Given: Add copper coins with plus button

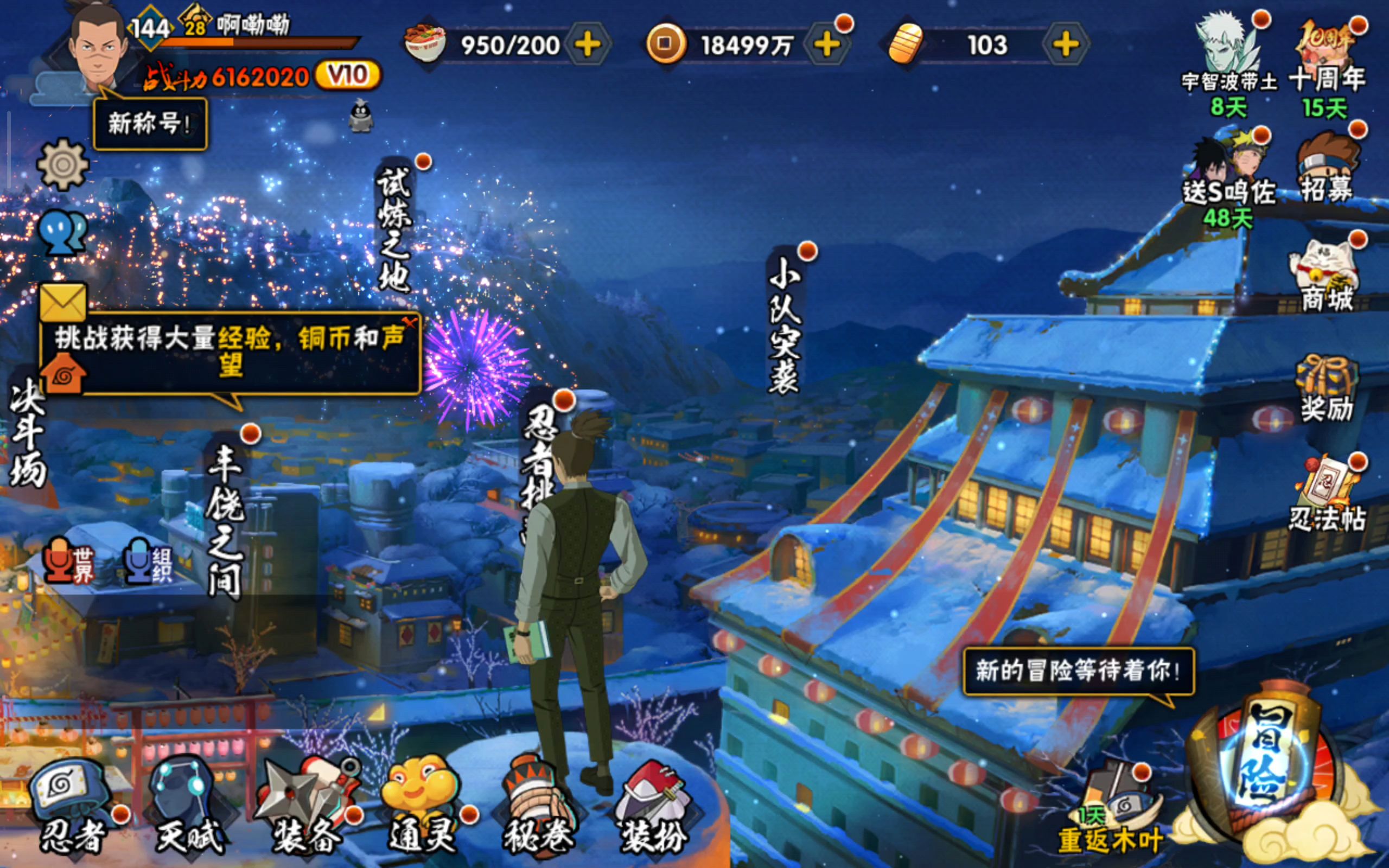Looking at the screenshot, I should [x=826, y=45].
